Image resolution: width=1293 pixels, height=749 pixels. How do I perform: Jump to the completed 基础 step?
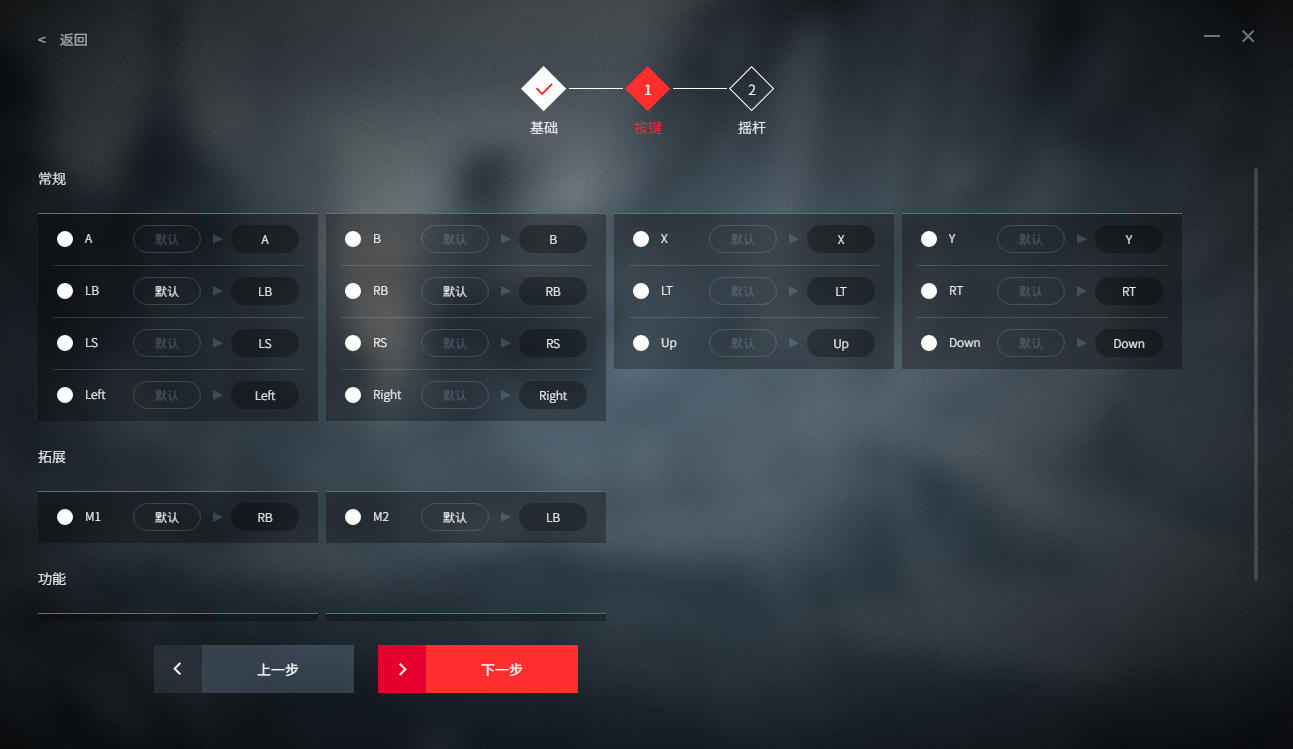click(543, 90)
